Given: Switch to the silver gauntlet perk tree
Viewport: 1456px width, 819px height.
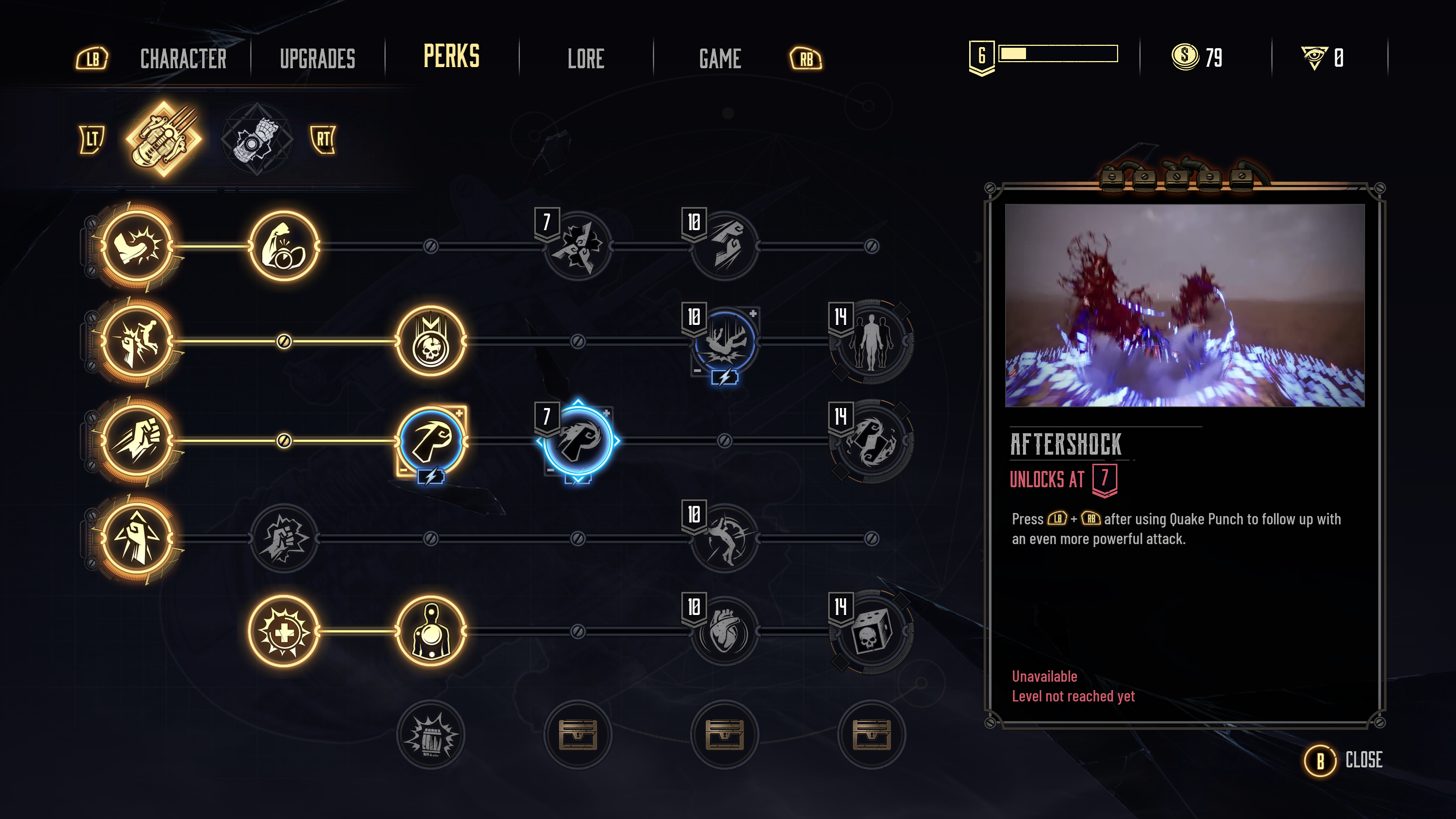Looking at the screenshot, I should pos(257,139).
